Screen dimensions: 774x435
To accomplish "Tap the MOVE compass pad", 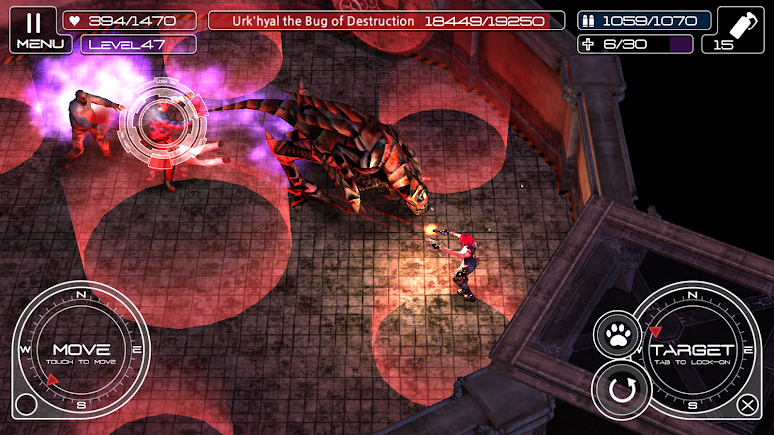I will pyautogui.click(x=80, y=349).
